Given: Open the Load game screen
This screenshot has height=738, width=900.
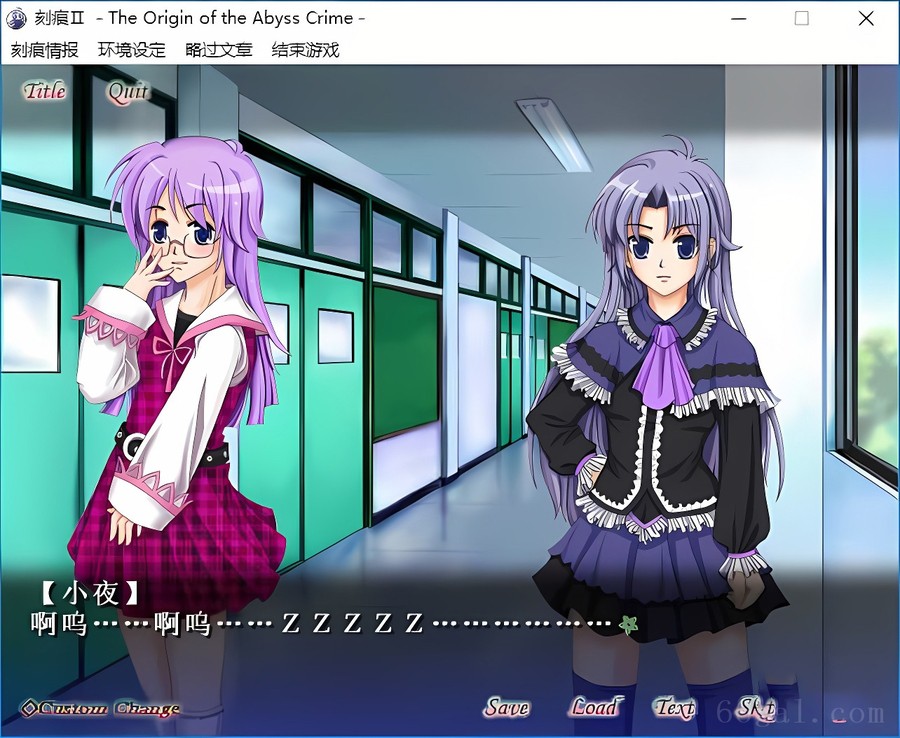Looking at the screenshot, I should coord(595,708).
